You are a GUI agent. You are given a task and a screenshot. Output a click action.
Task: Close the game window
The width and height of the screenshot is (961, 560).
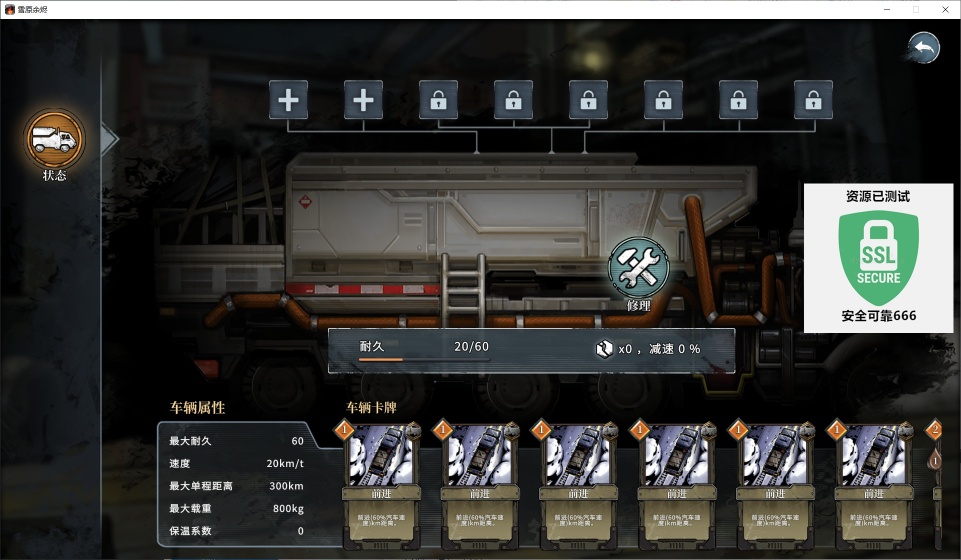coord(944,9)
